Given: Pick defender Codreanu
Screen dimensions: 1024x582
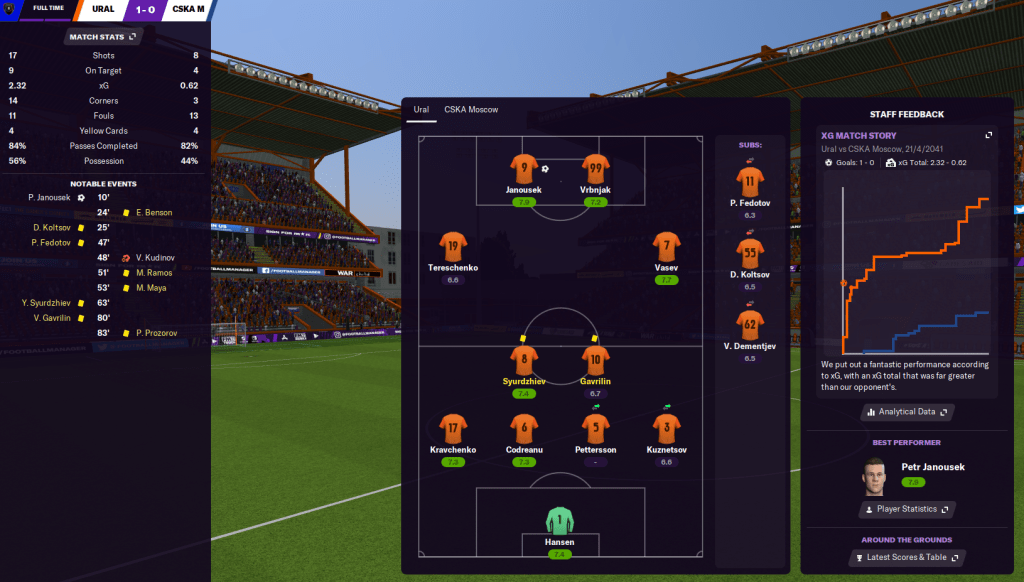Looking at the screenshot, I should pyautogui.click(x=524, y=431).
